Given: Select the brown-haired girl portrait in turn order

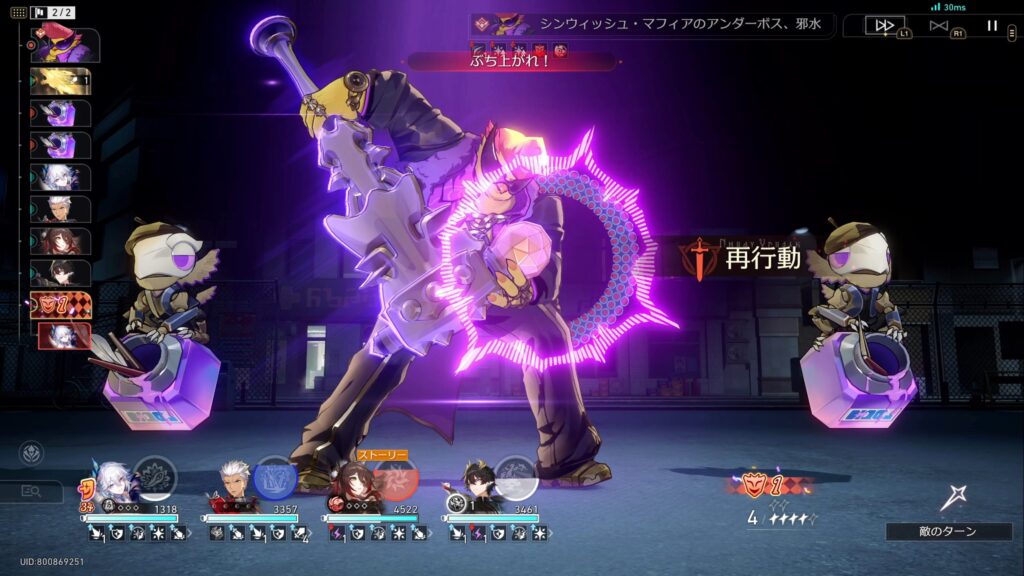Looking at the screenshot, I should 66,242.
